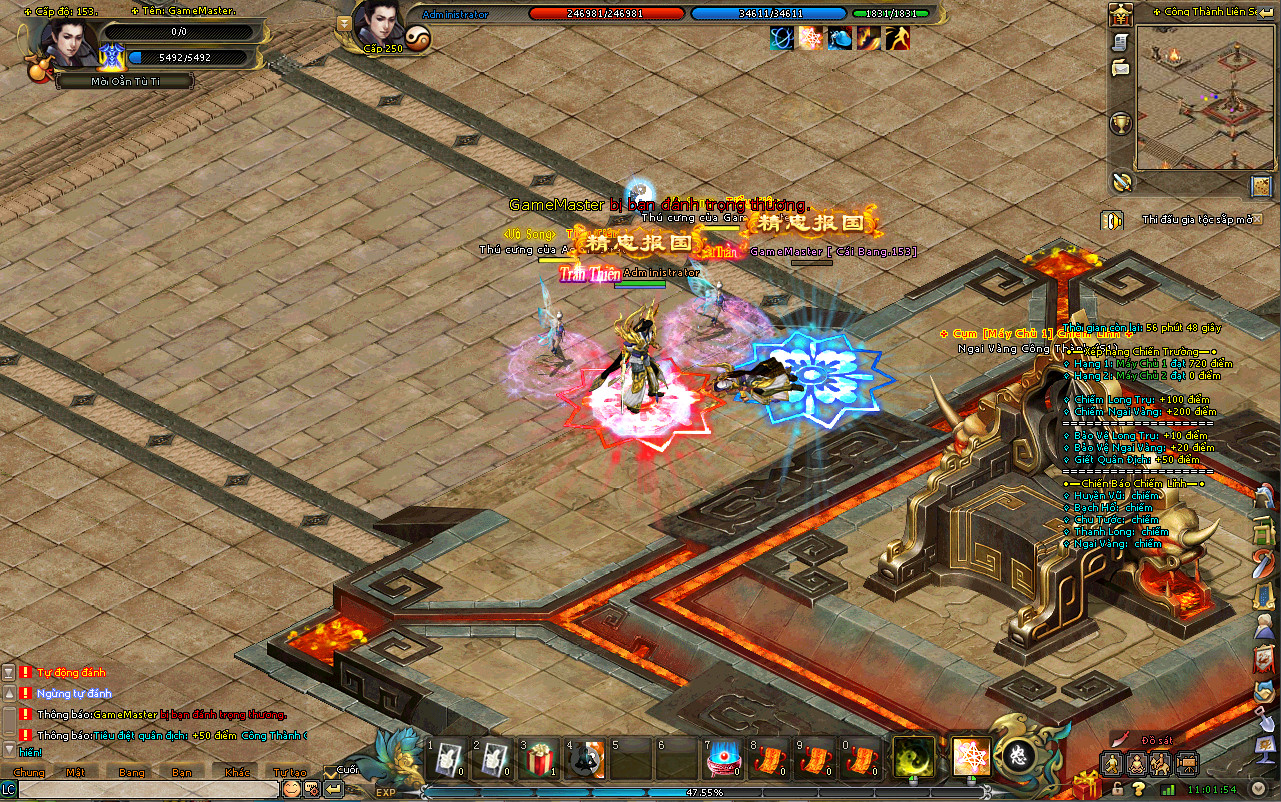Open the emoticon smiley picker
Screen dimensions: 1281x802
coord(291,789)
